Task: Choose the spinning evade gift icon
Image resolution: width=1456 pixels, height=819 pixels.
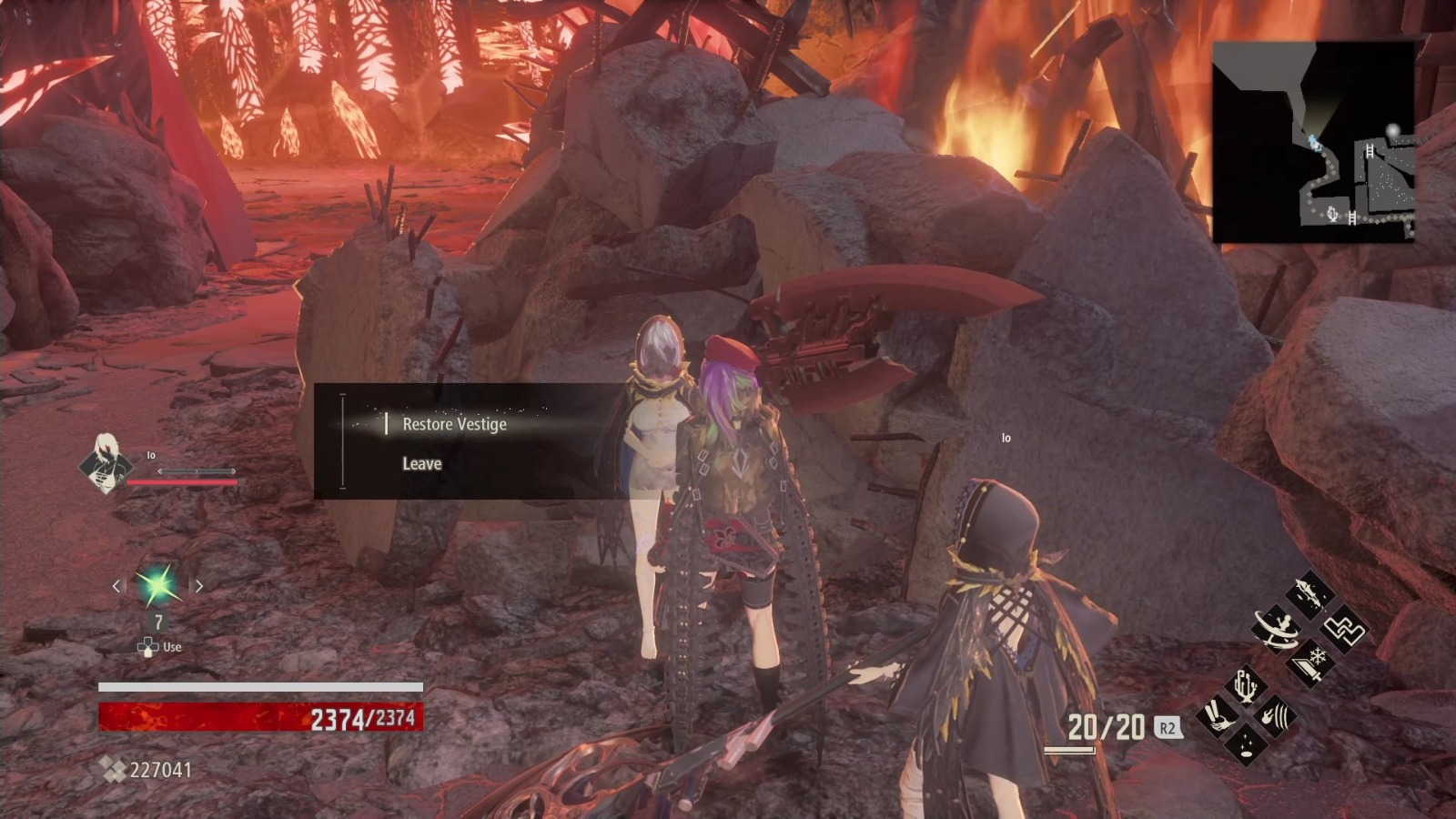Action: [1277, 630]
